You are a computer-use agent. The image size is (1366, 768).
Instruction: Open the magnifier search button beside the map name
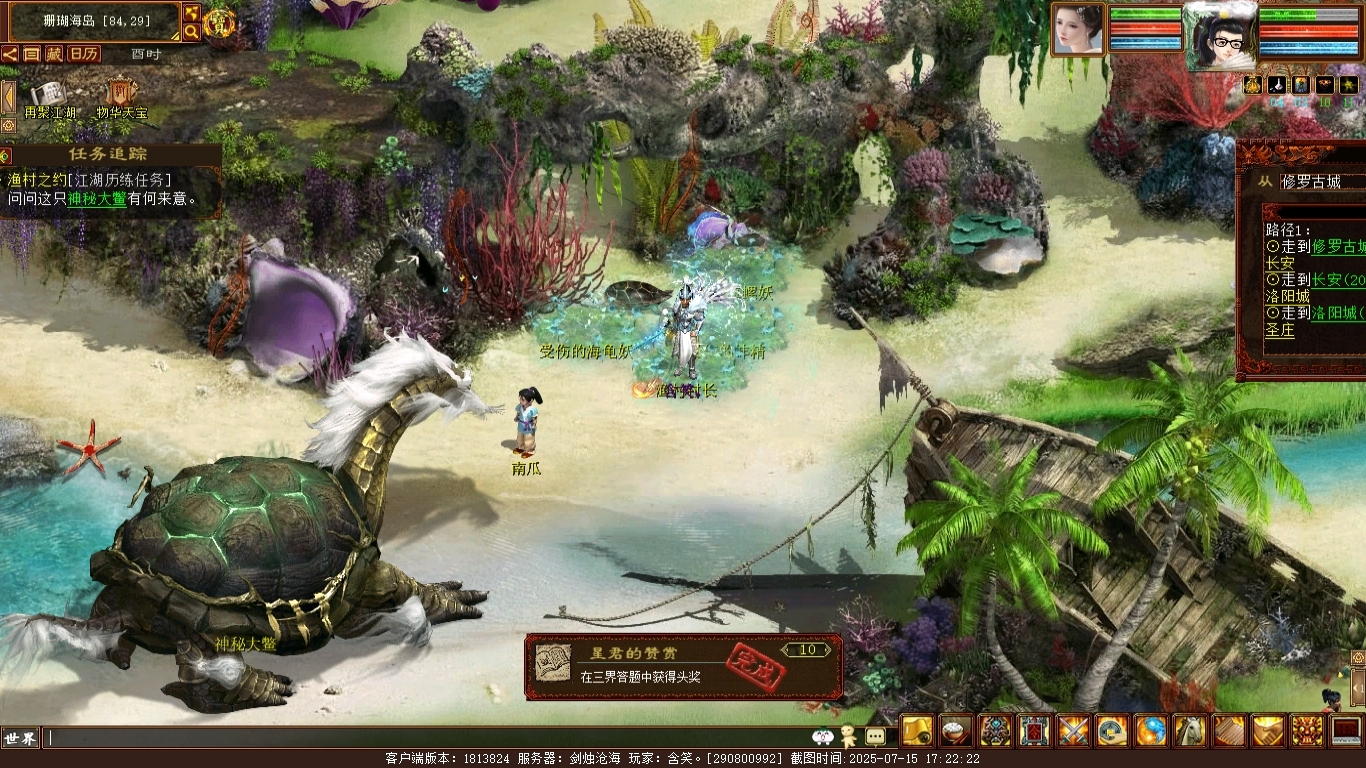[191, 32]
